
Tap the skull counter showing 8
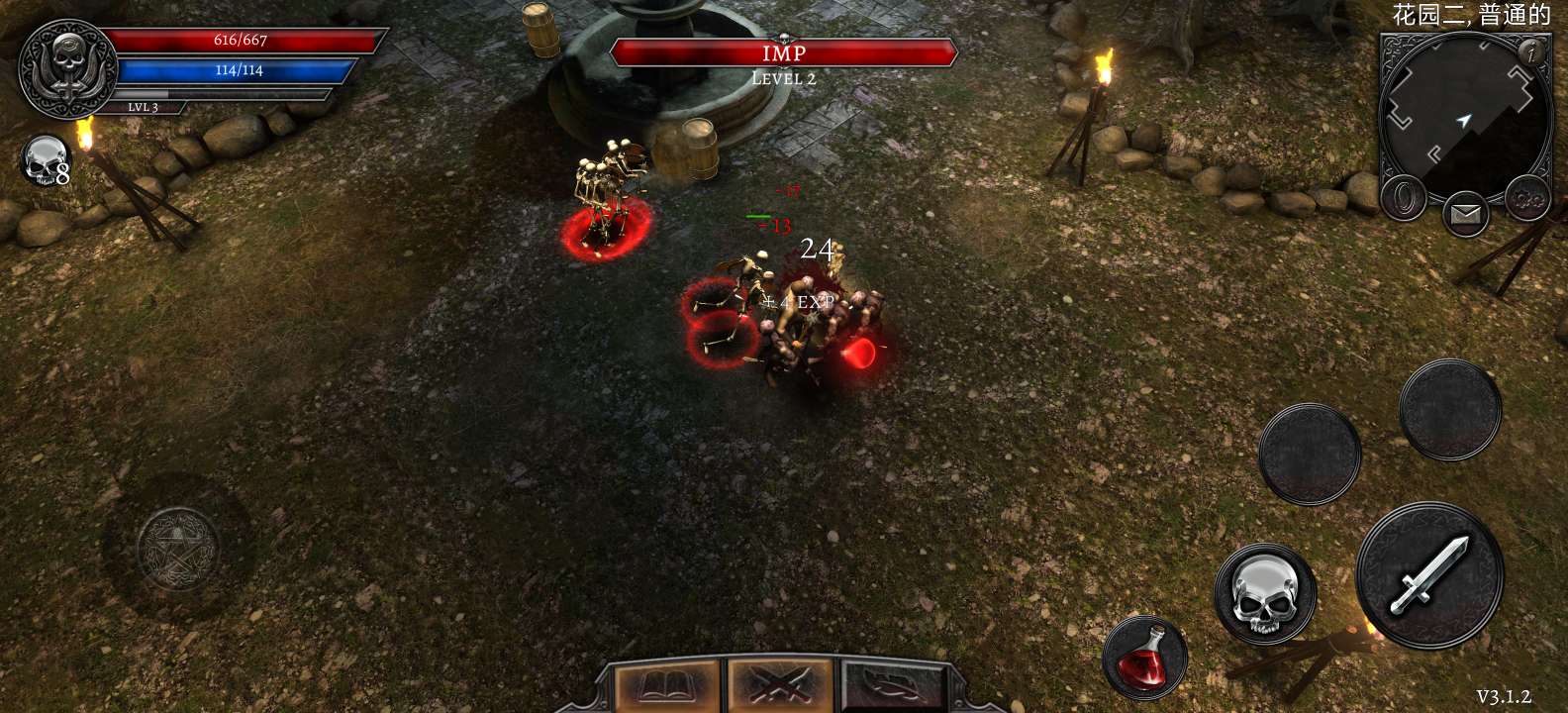[45, 163]
